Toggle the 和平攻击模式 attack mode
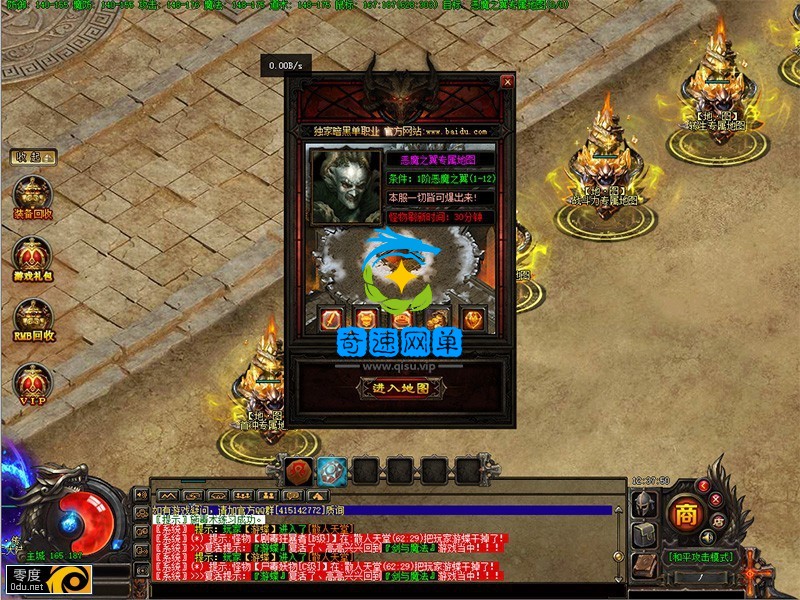The height and width of the screenshot is (600, 800). 692,556
